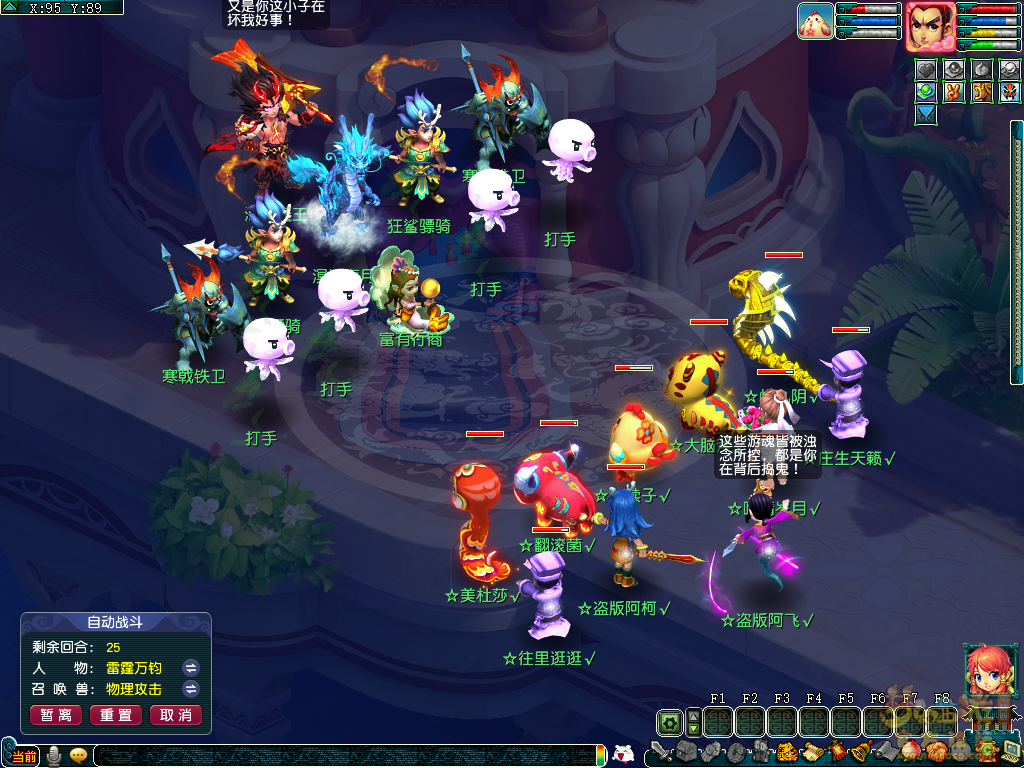The height and width of the screenshot is (768, 1024).
Task: Open the chick pet portrait
Action: pos(816,21)
